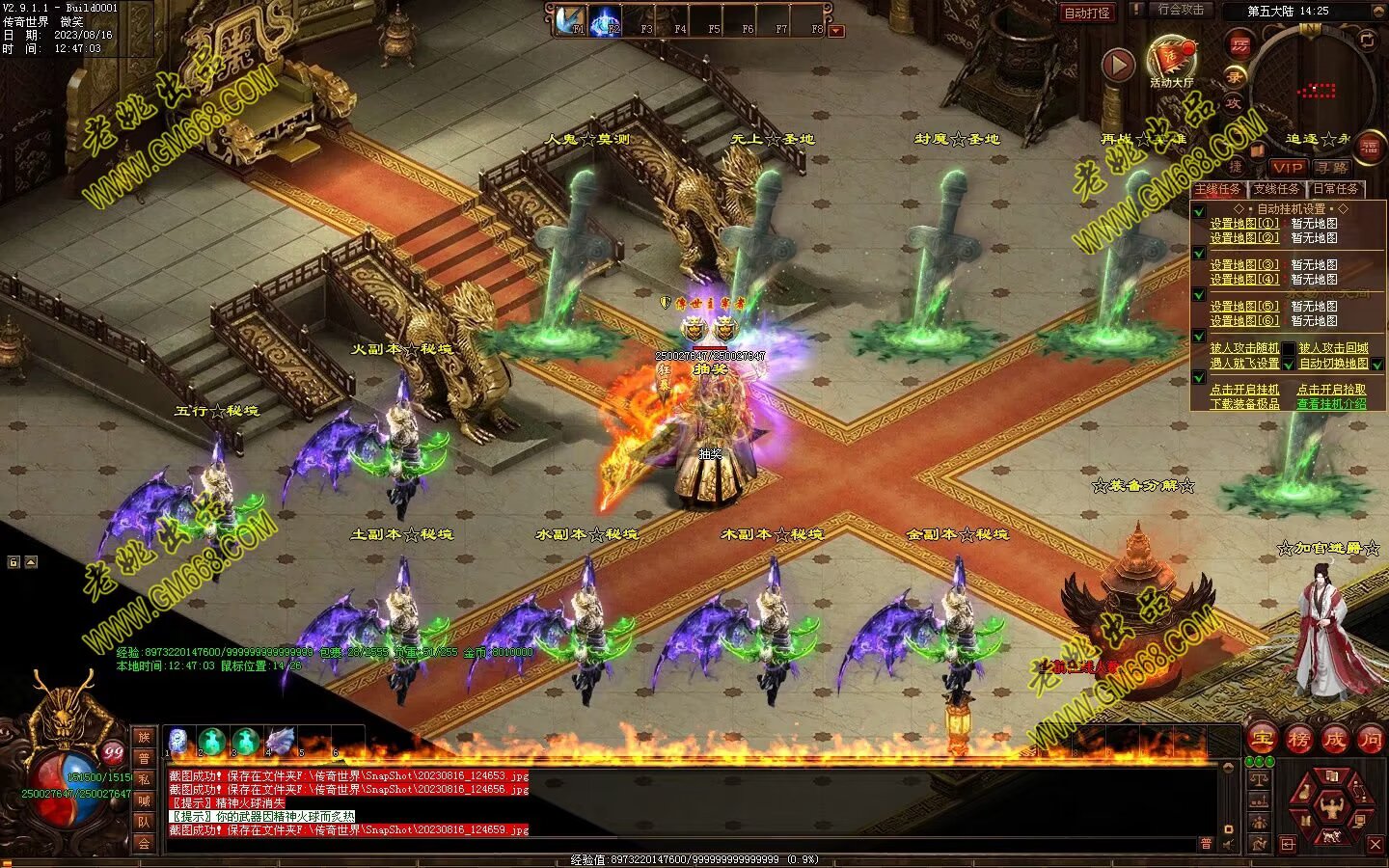Open the 查看挂机介绍 link
This screenshot has width=1389, height=868.
1331,404
